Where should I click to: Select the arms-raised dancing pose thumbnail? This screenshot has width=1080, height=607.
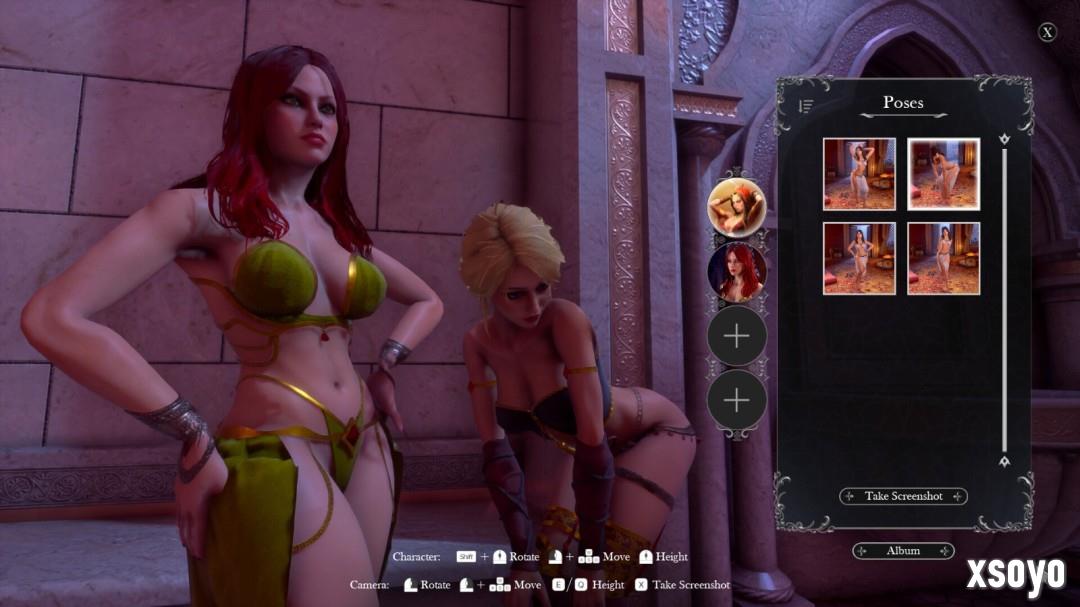859,174
